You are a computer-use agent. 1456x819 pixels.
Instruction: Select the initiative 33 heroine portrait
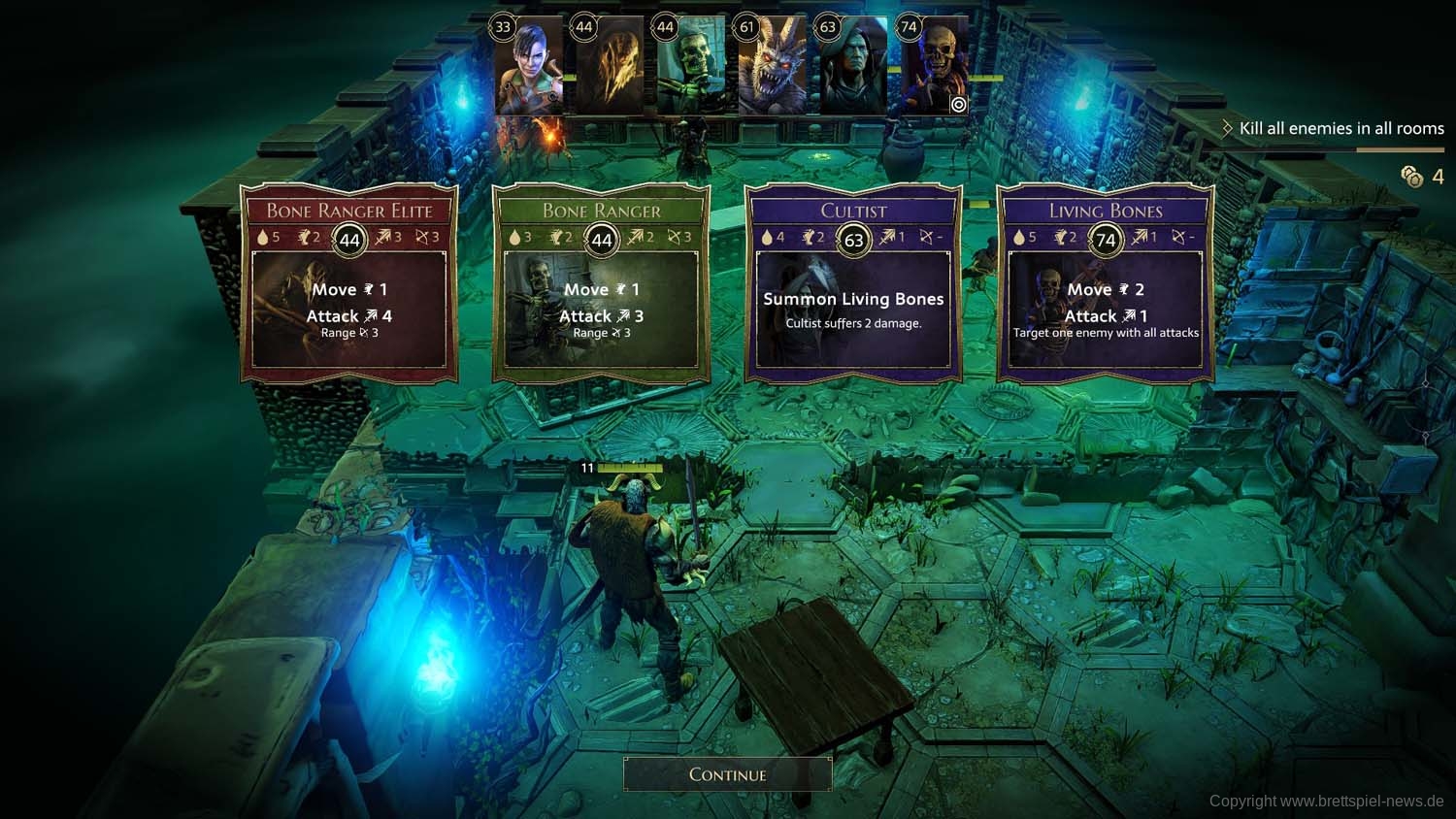(529, 68)
